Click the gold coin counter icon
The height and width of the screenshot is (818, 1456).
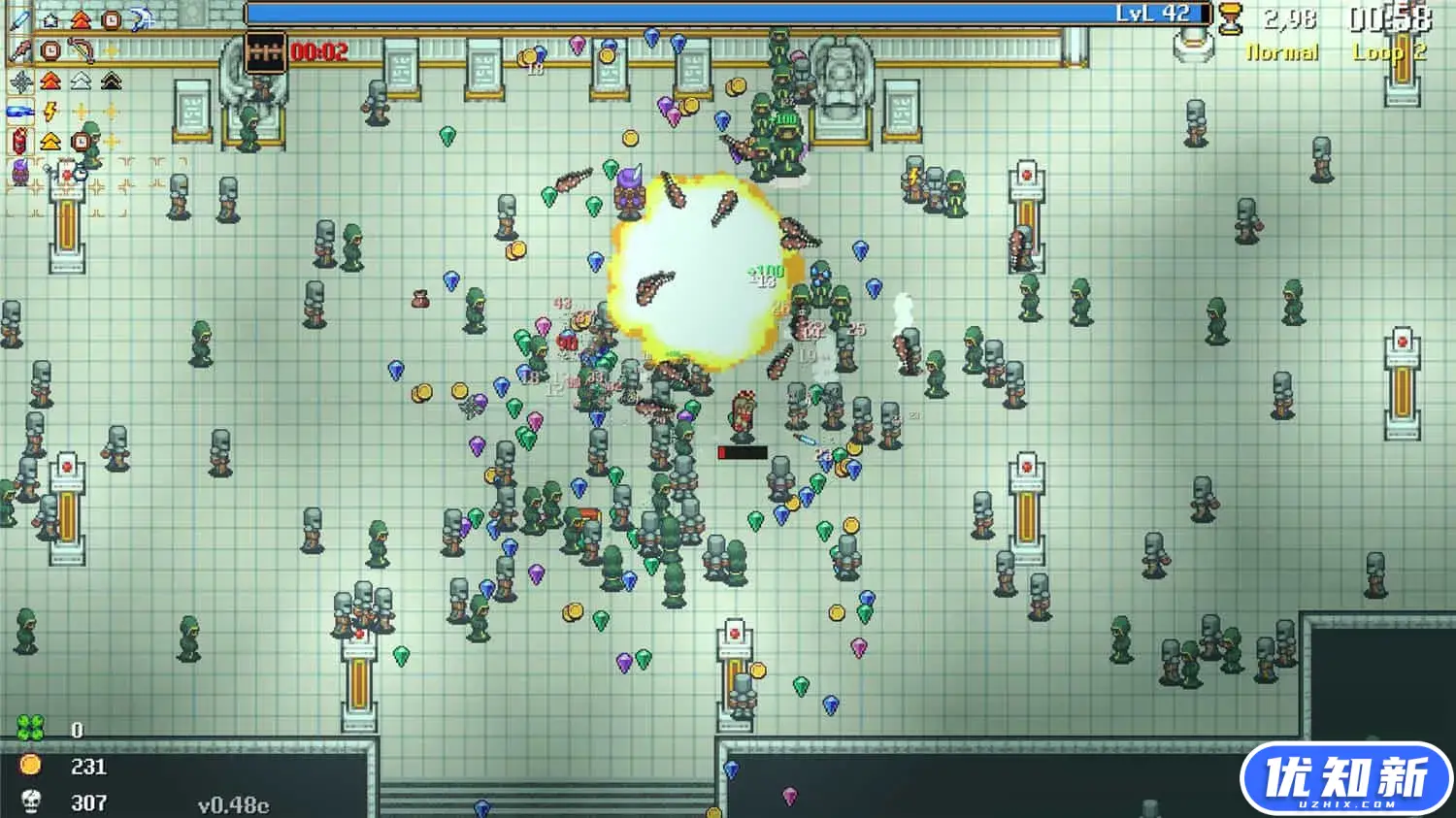(x=31, y=766)
